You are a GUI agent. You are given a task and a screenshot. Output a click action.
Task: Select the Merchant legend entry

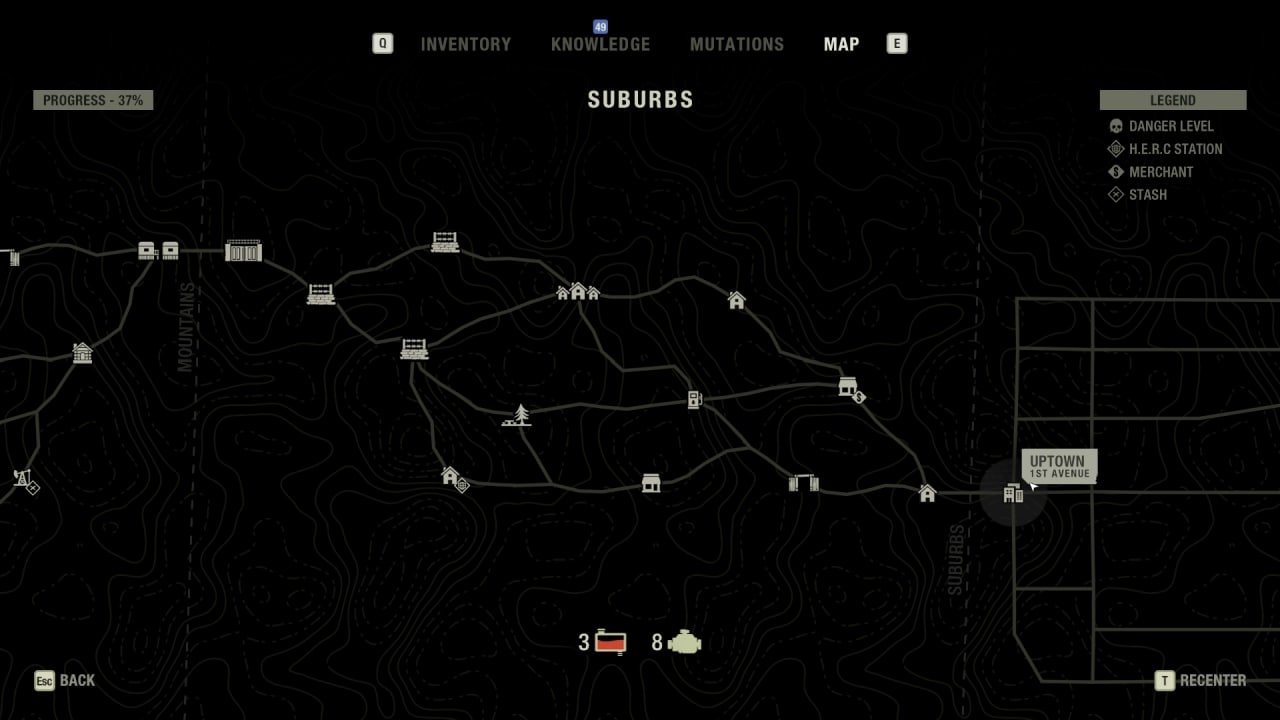pos(1160,172)
